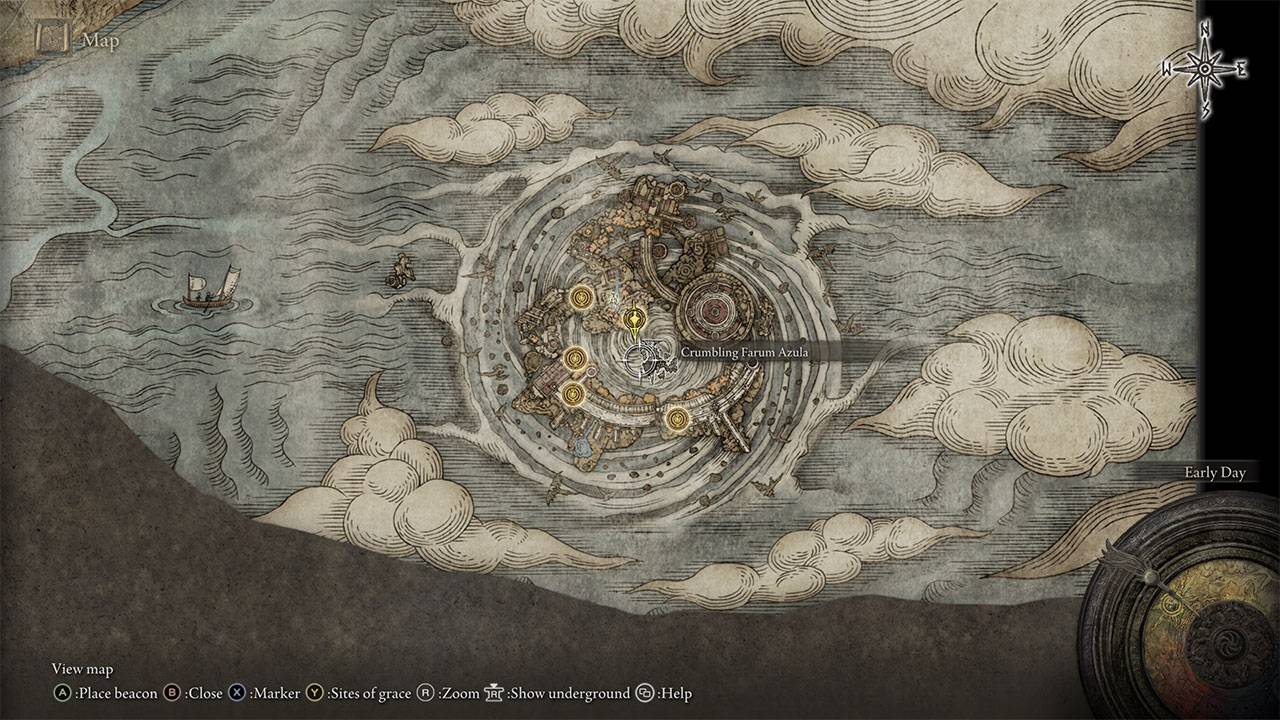Image resolution: width=1280 pixels, height=720 pixels.
Task: Click the compass rose in the top-right
Action: [1203, 68]
